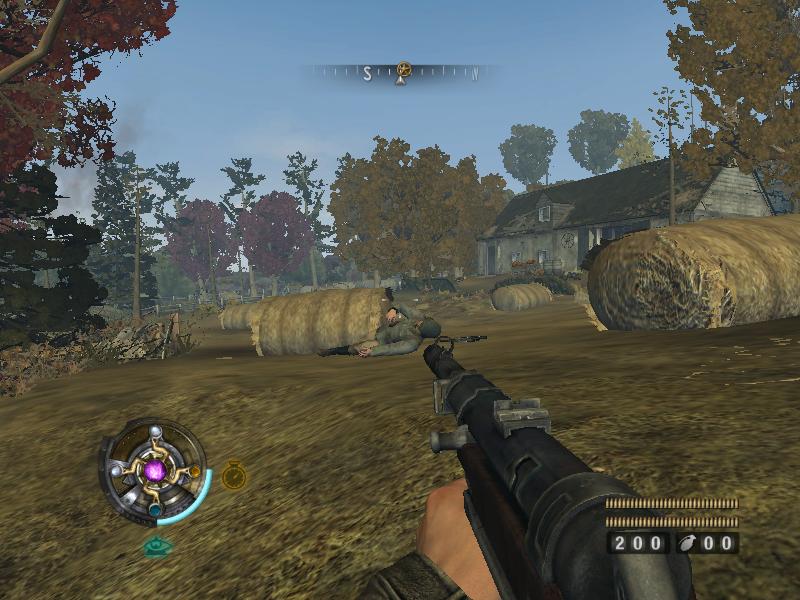Image resolution: width=800 pixels, height=600 pixels.
Task: Select the gold stopwatch icon
Action: tap(234, 474)
